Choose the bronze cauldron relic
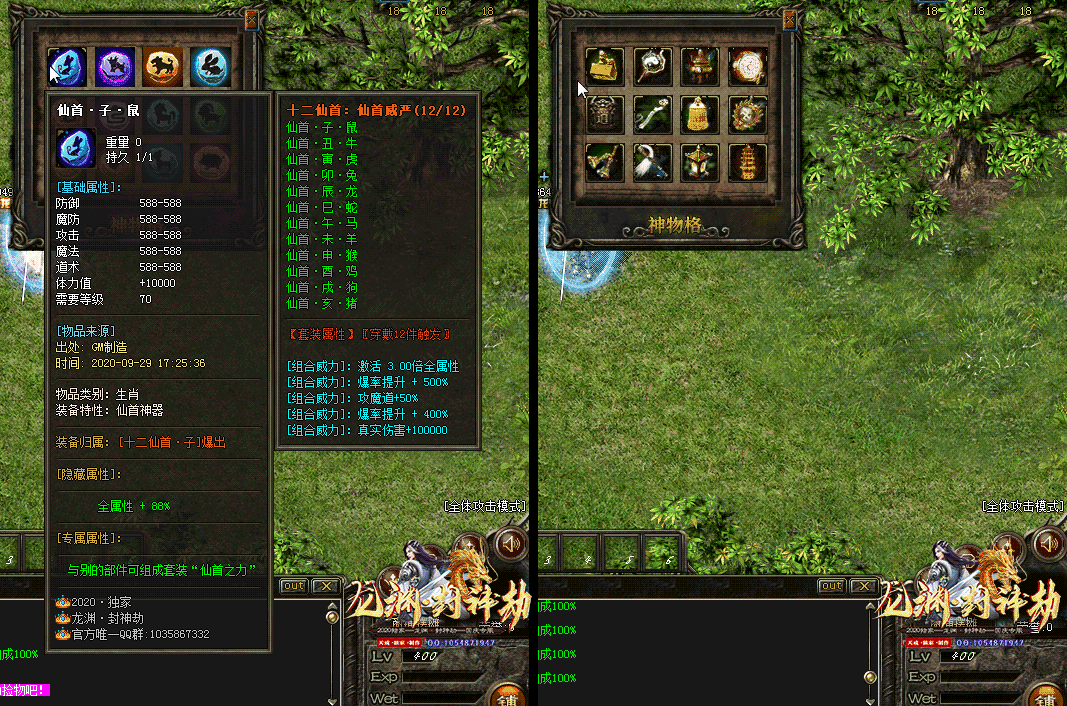The width and height of the screenshot is (1067, 706). pos(700,67)
